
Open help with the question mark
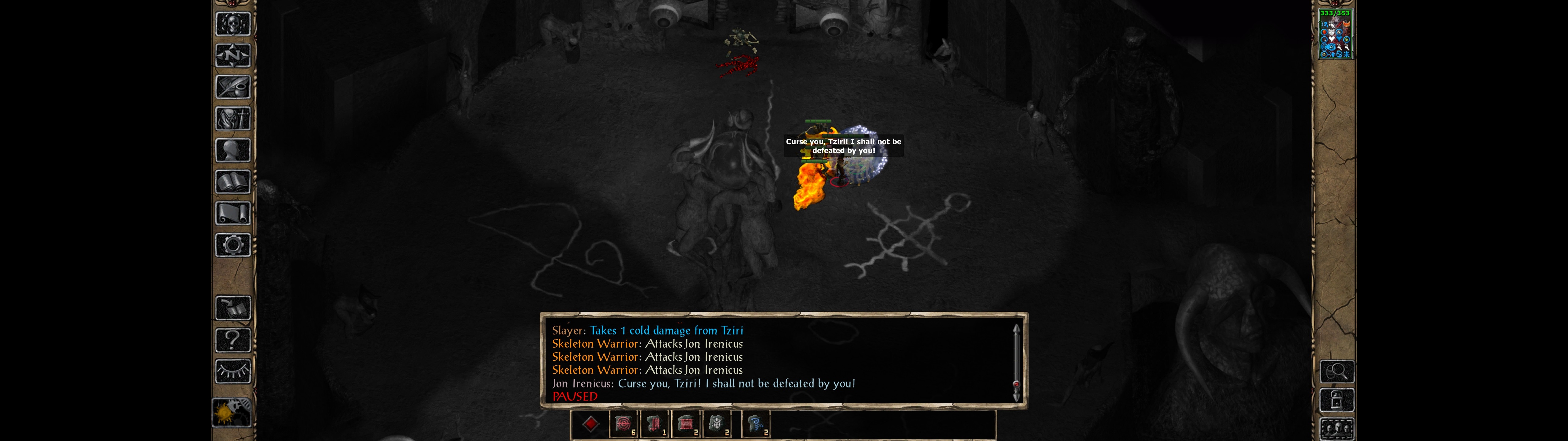pos(232,340)
